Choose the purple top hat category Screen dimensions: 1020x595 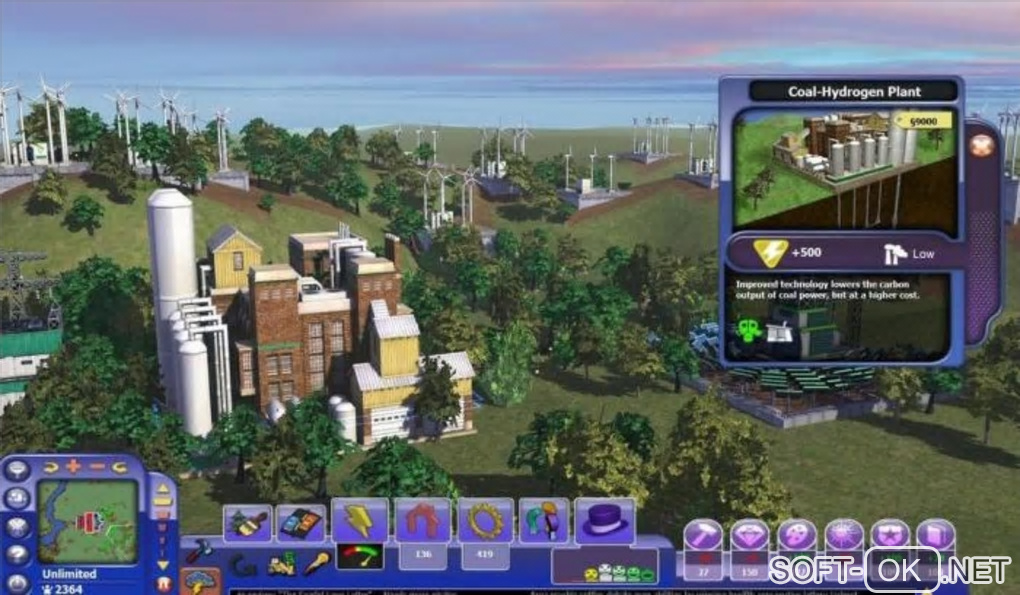[x=604, y=521]
